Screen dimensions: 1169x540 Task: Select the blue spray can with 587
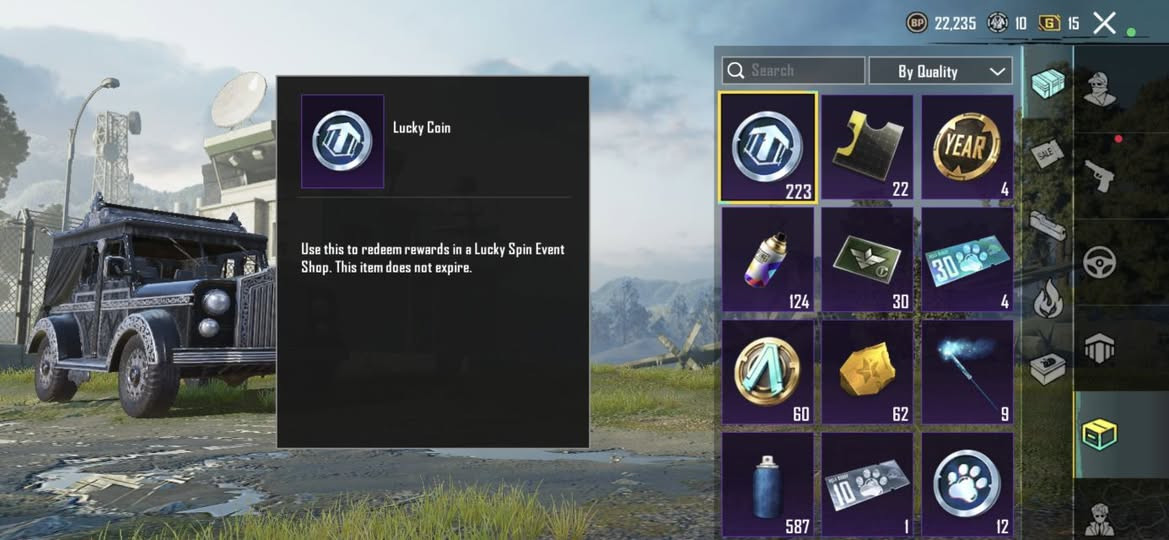pos(768,484)
